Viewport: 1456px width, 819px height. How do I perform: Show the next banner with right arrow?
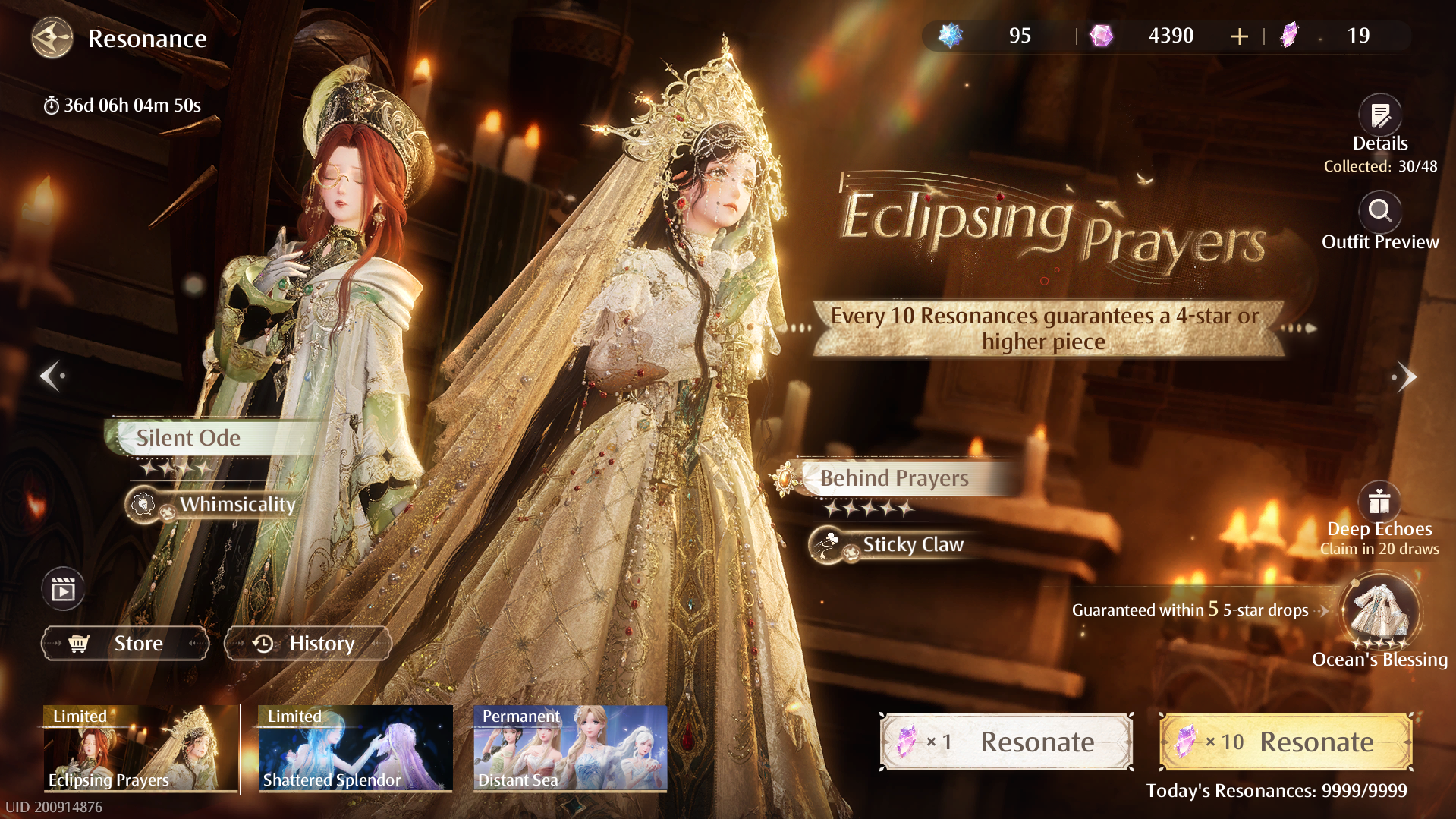pyautogui.click(x=1406, y=376)
